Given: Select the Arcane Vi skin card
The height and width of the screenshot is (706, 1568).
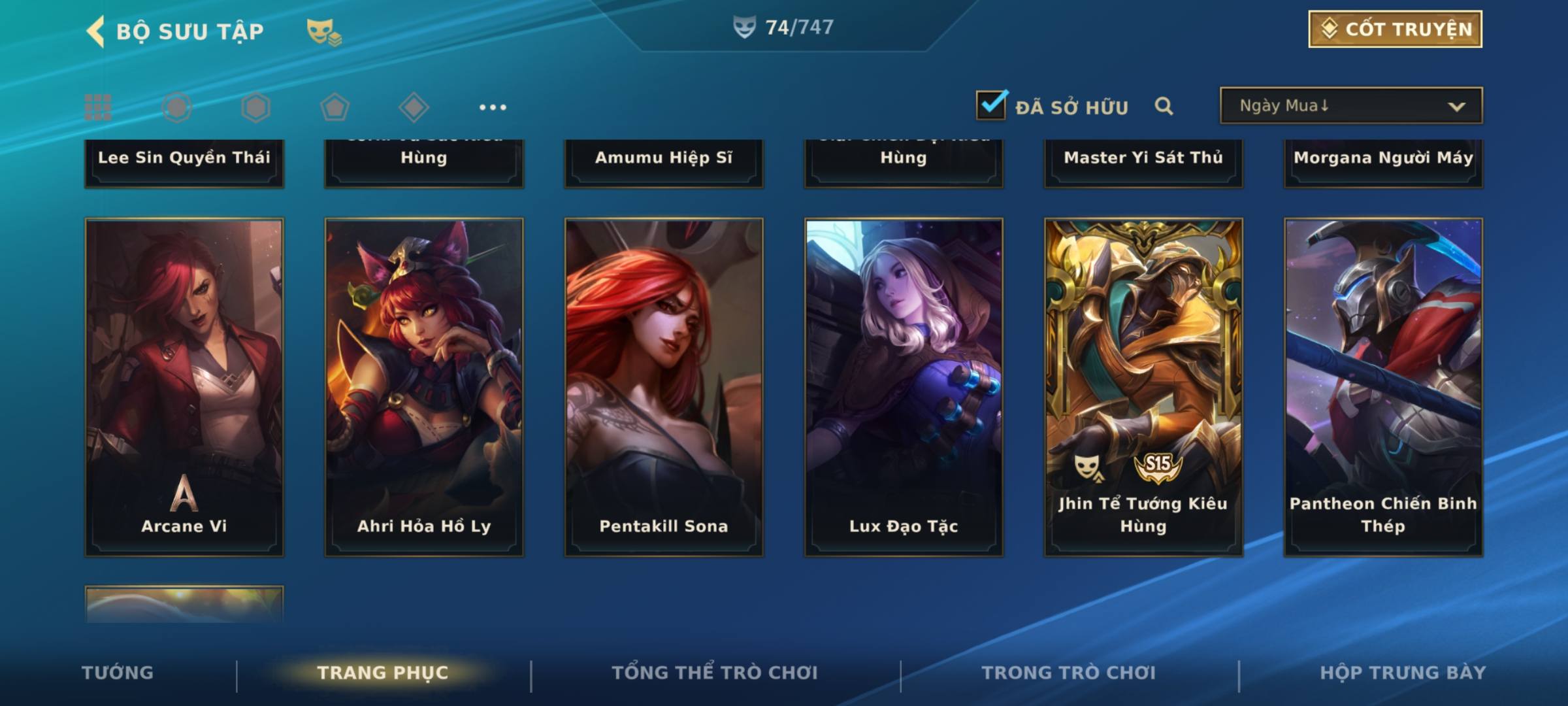Looking at the screenshot, I should click(184, 387).
